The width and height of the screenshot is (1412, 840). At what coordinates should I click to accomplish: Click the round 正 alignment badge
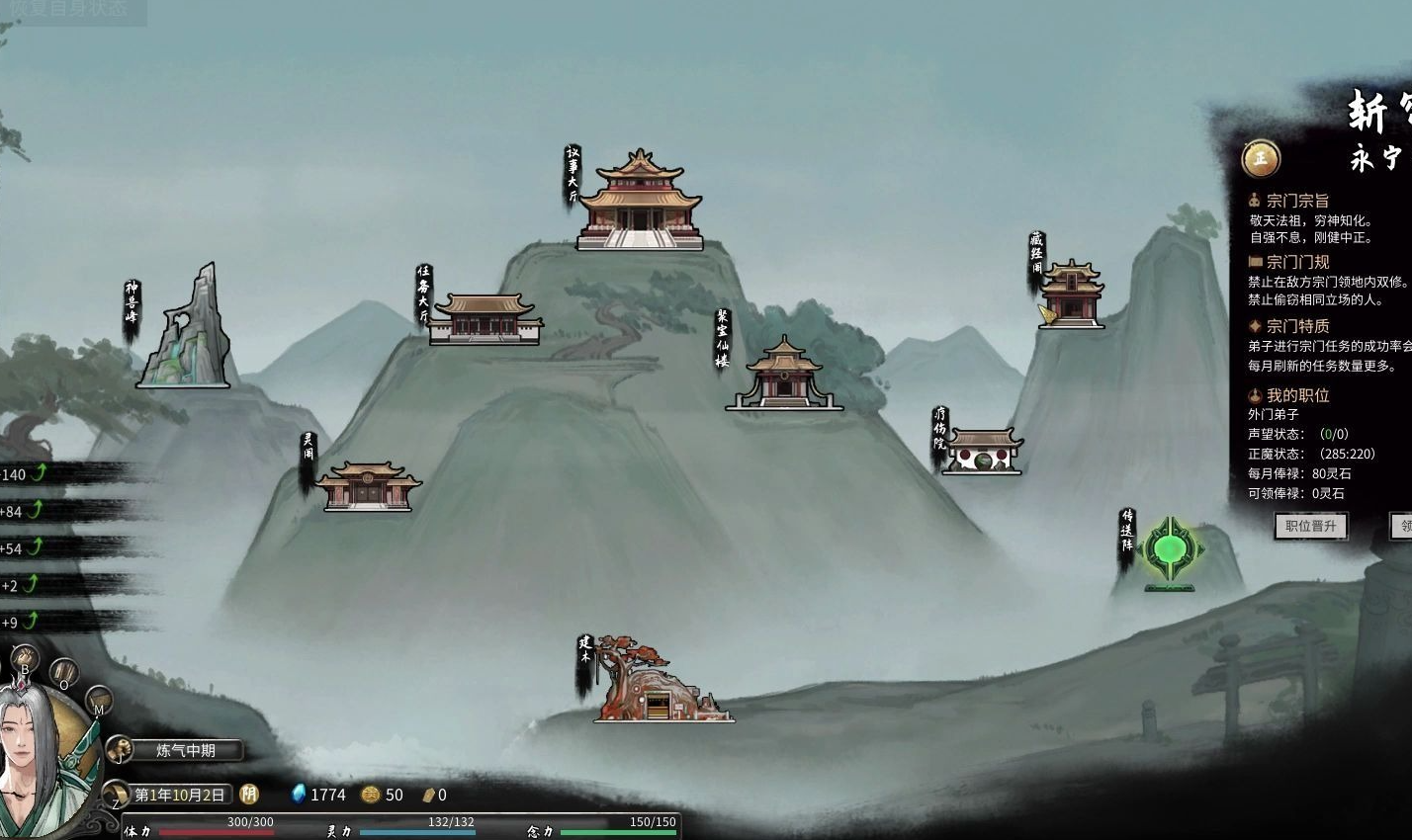point(1261,158)
